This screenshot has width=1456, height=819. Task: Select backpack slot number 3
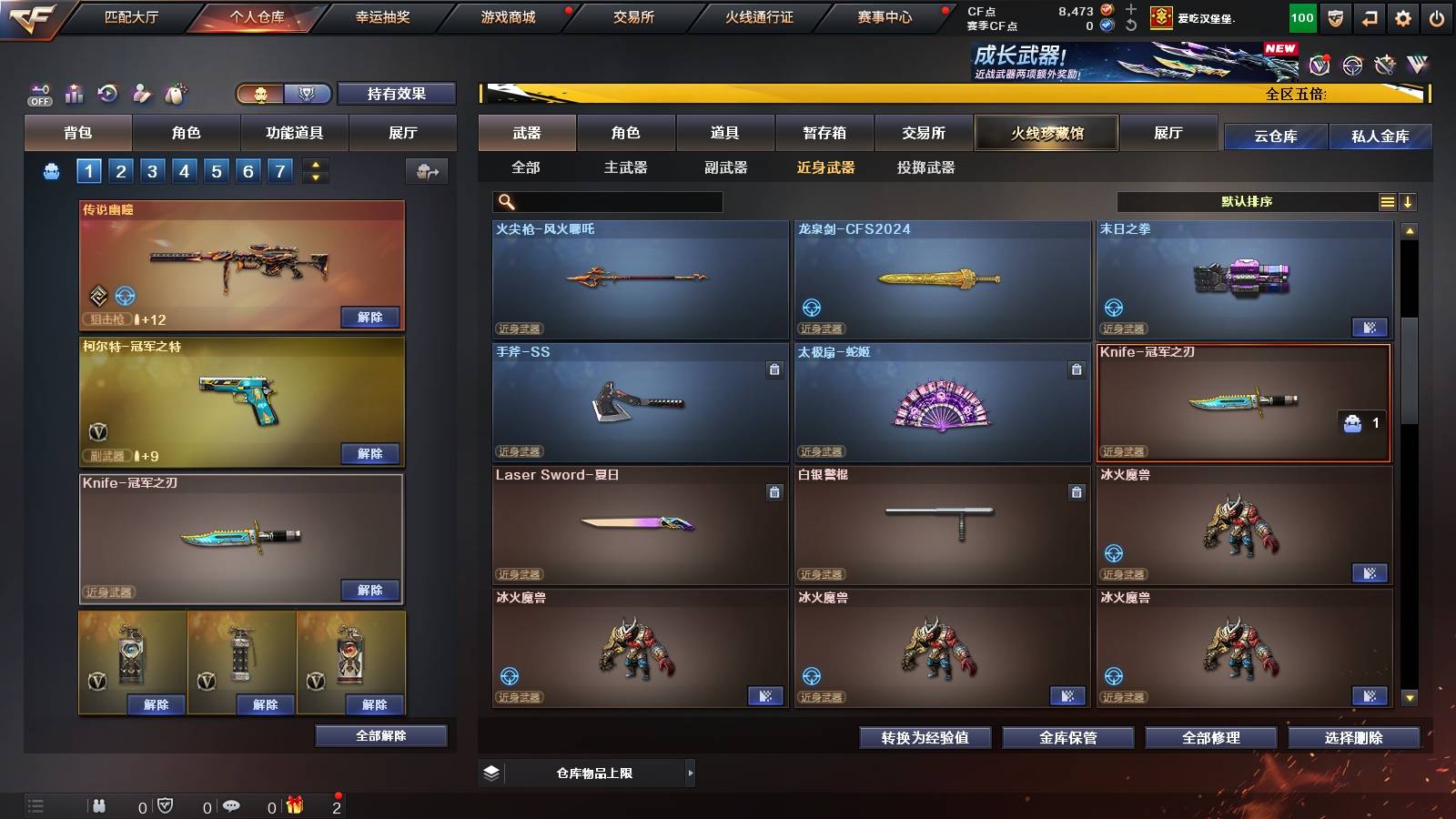[152, 170]
